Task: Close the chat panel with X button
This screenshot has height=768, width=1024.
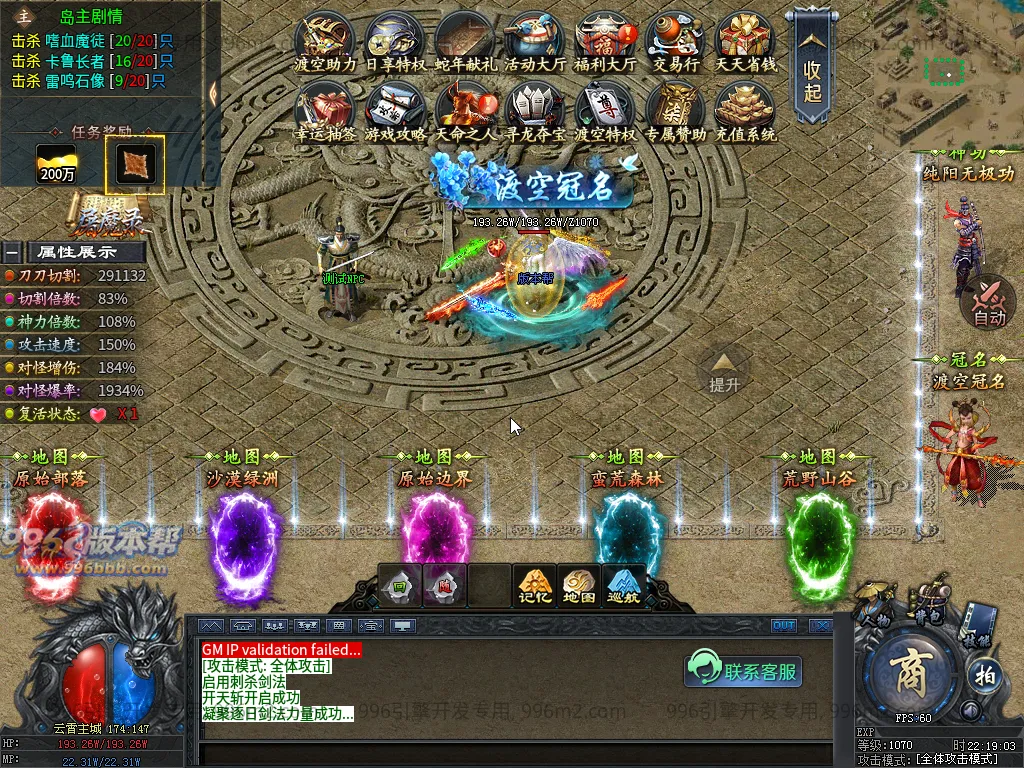Action: [820, 626]
